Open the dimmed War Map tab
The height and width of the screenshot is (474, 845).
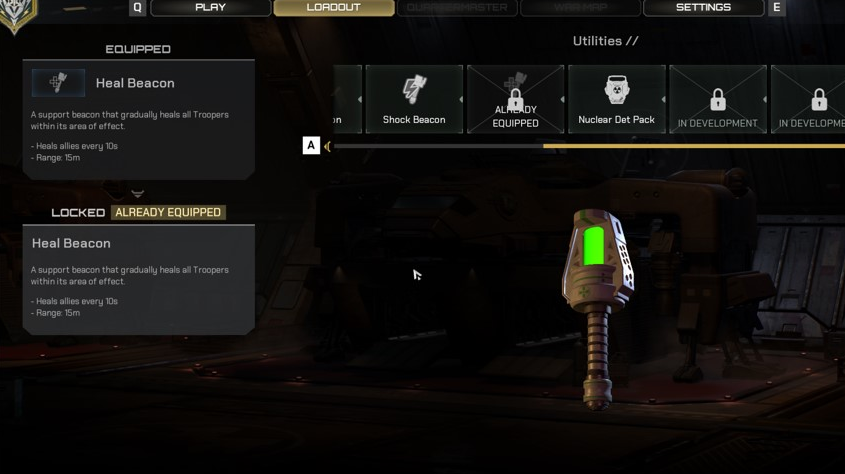point(580,8)
